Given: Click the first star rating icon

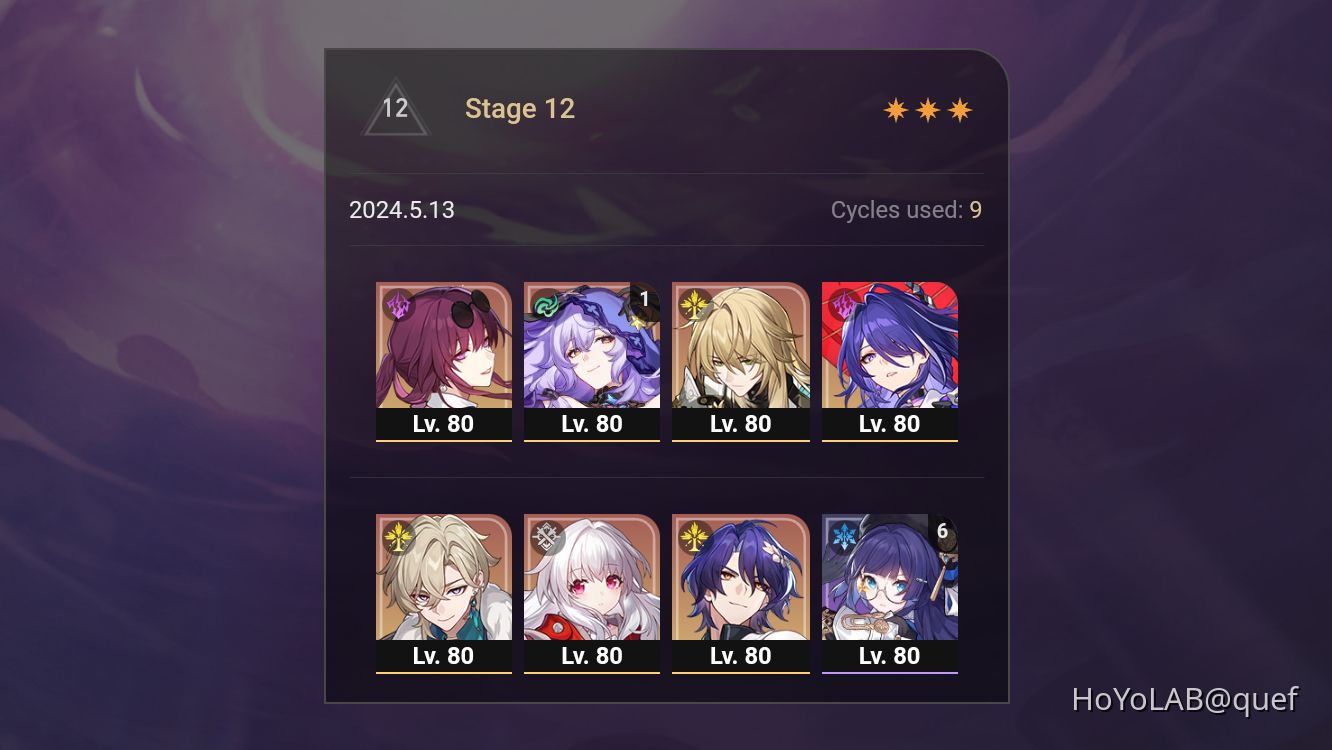Looking at the screenshot, I should coord(898,108).
